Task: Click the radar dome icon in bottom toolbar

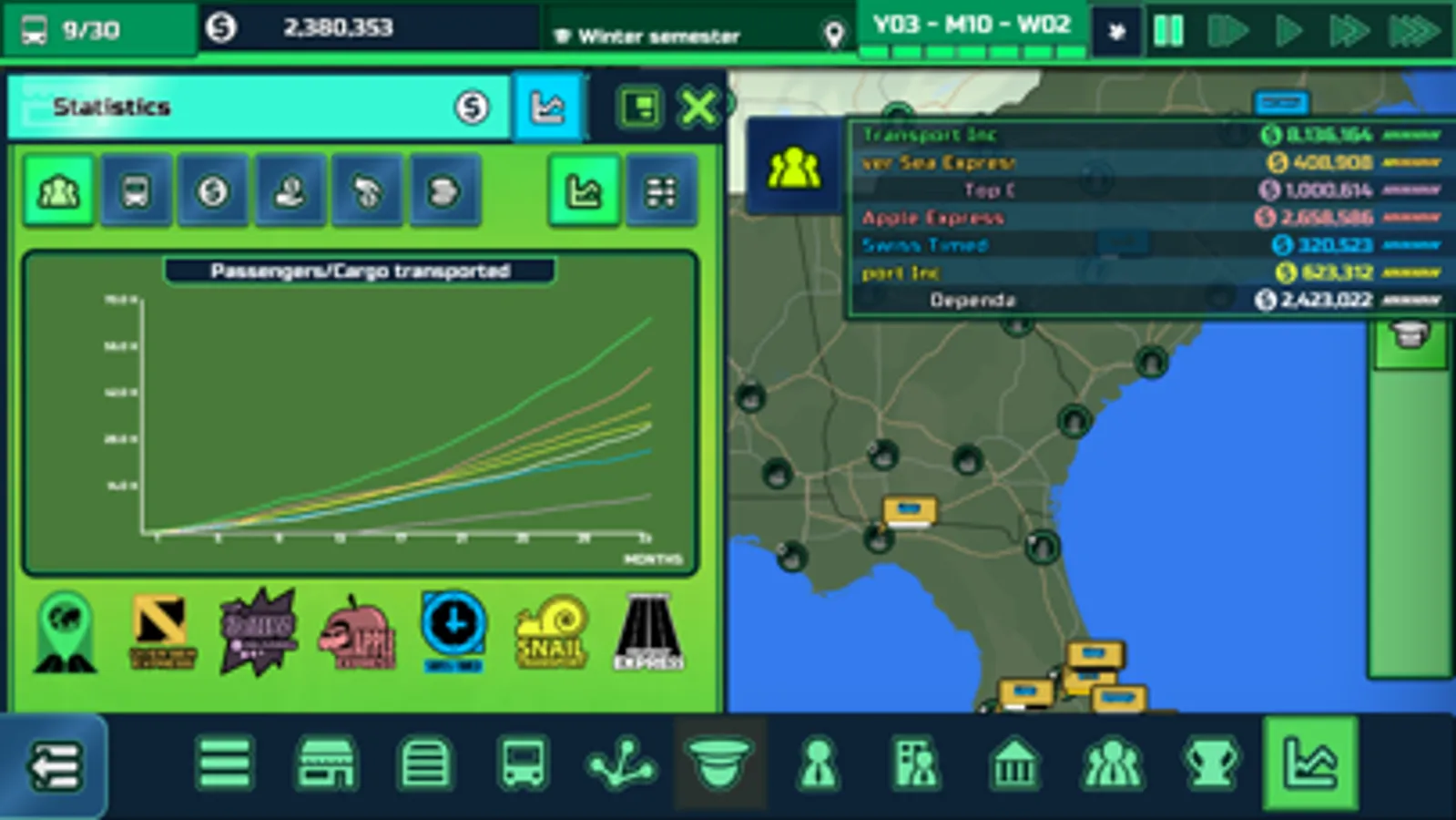Action: pyautogui.click(x=719, y=765)
